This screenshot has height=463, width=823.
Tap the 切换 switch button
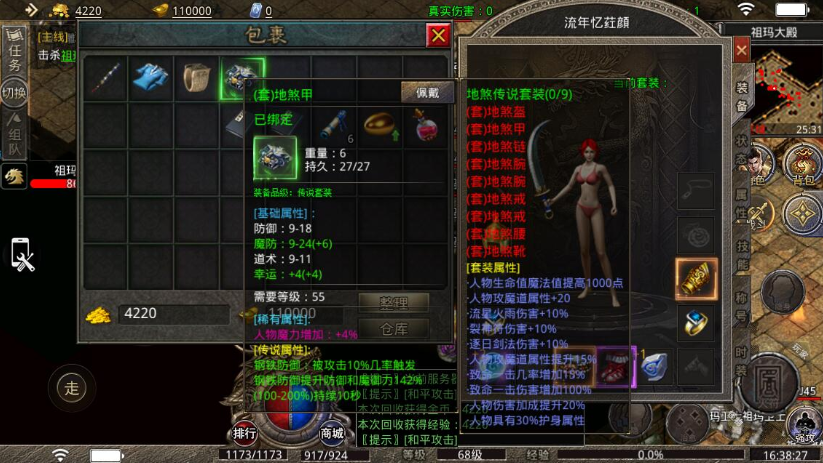[x=14, y=93]
